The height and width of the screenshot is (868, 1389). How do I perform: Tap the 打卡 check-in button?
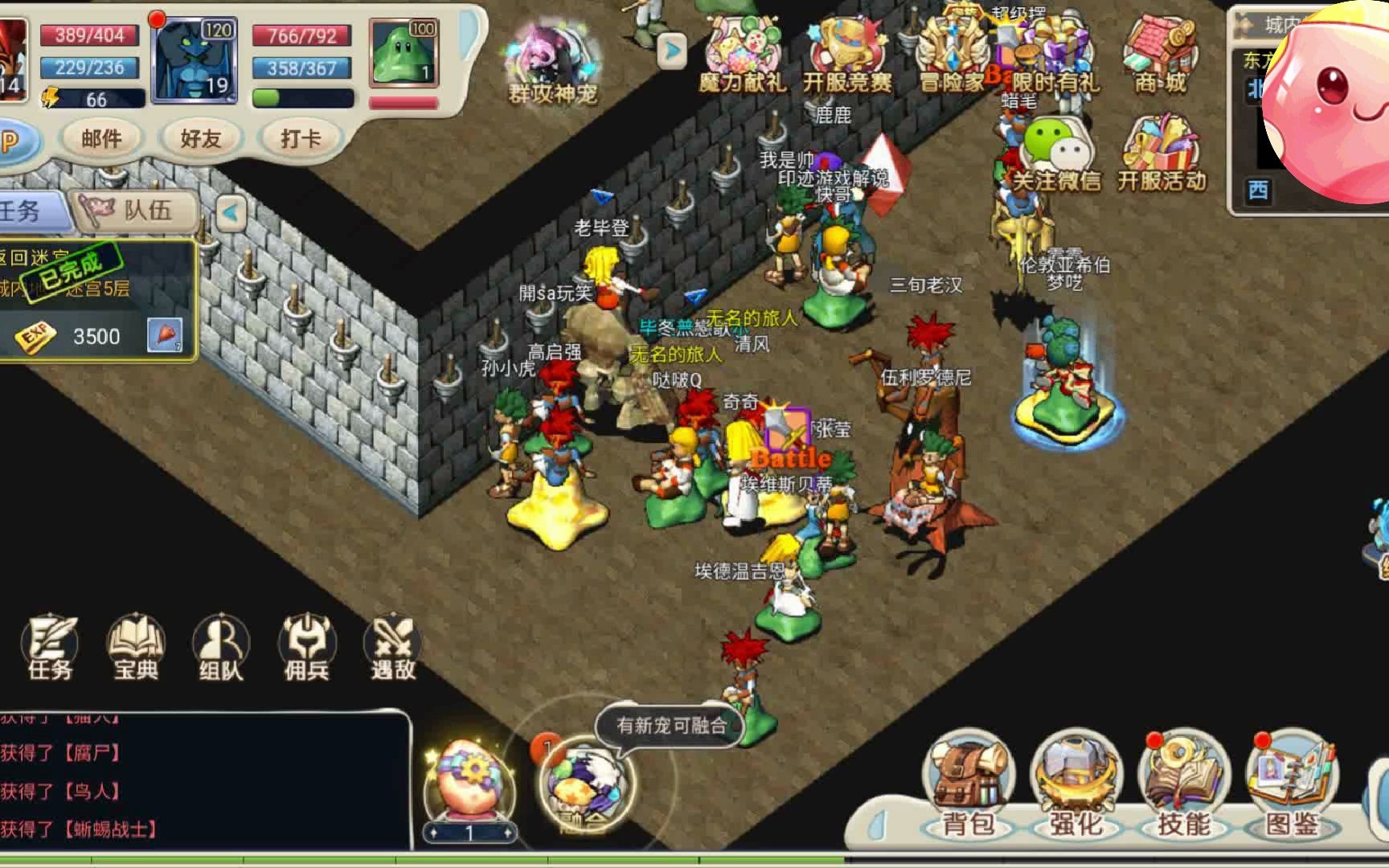point(300,139)
